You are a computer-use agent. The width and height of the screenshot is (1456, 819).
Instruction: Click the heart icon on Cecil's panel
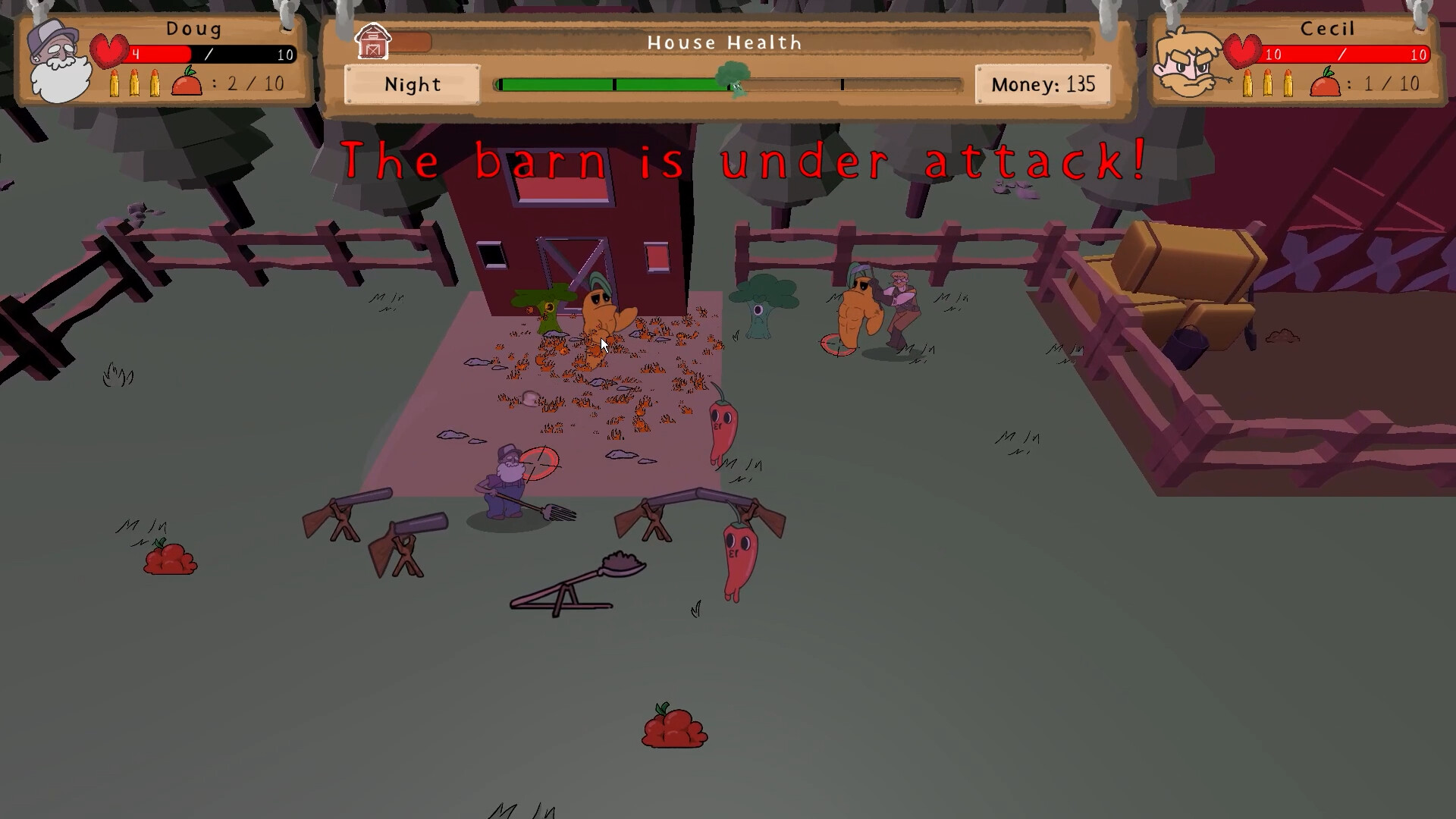pyautogui.click(x=1241, y=49)
